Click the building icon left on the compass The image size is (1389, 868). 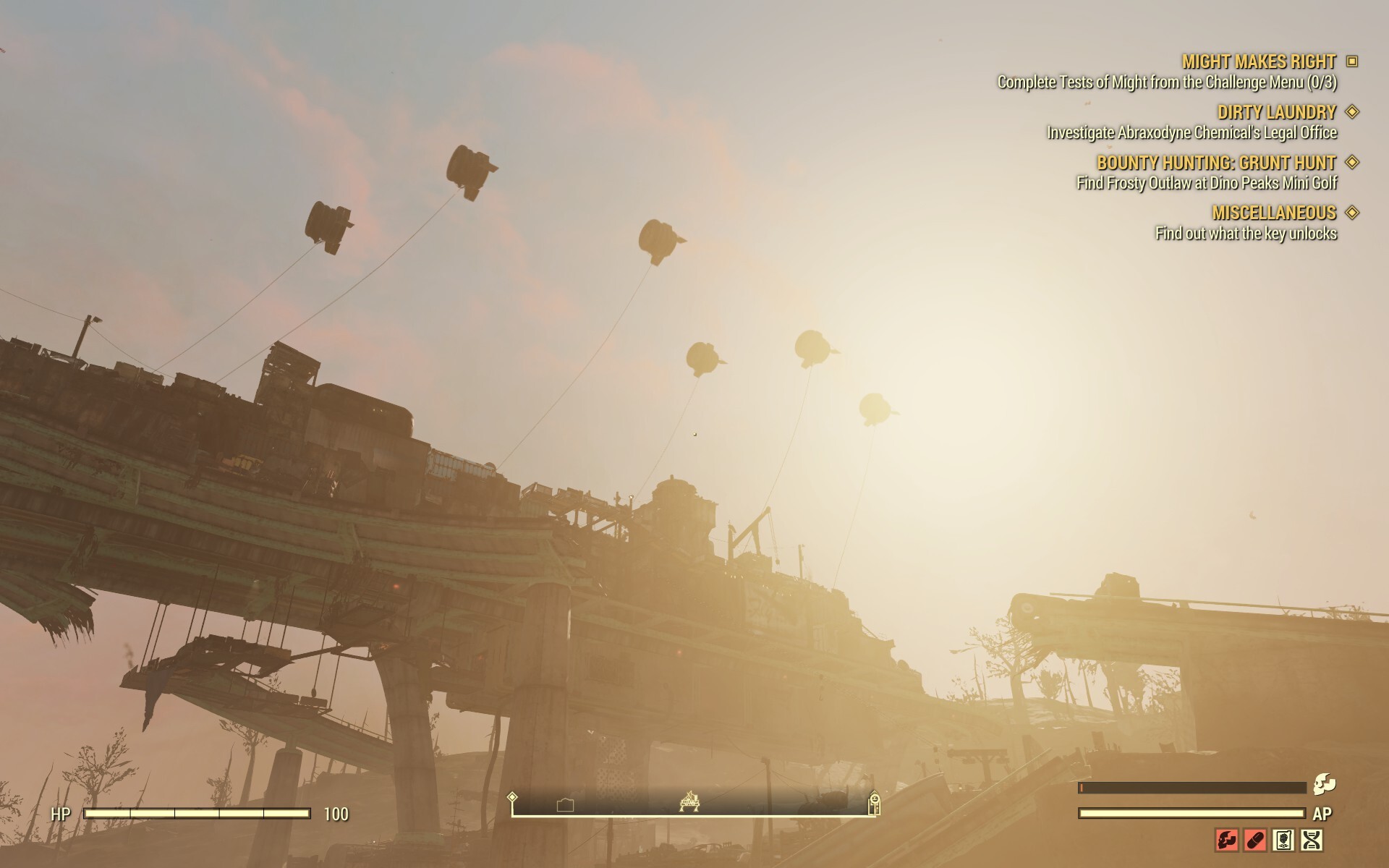565,804
